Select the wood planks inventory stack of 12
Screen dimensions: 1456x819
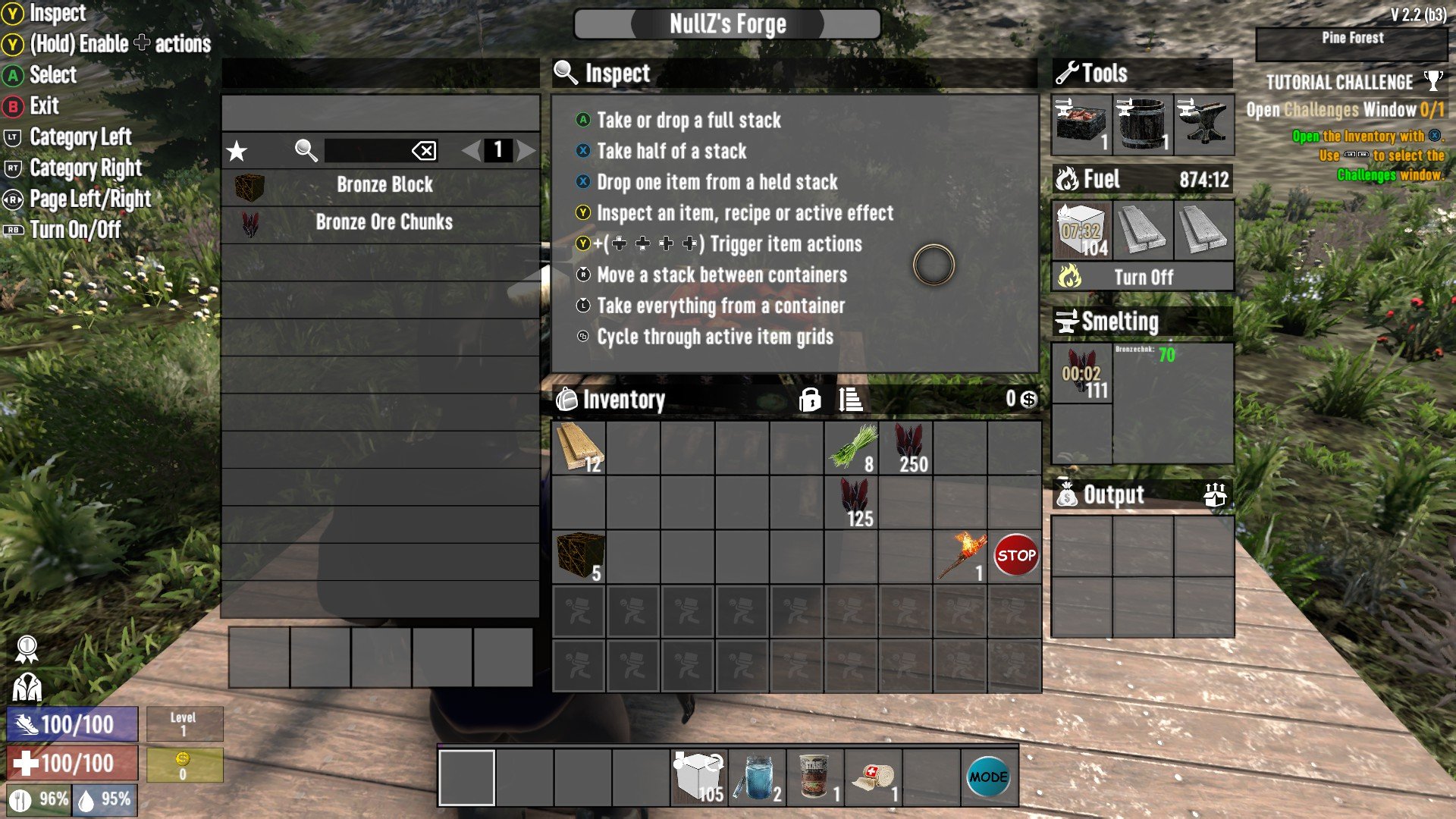[x=579, y=448]
